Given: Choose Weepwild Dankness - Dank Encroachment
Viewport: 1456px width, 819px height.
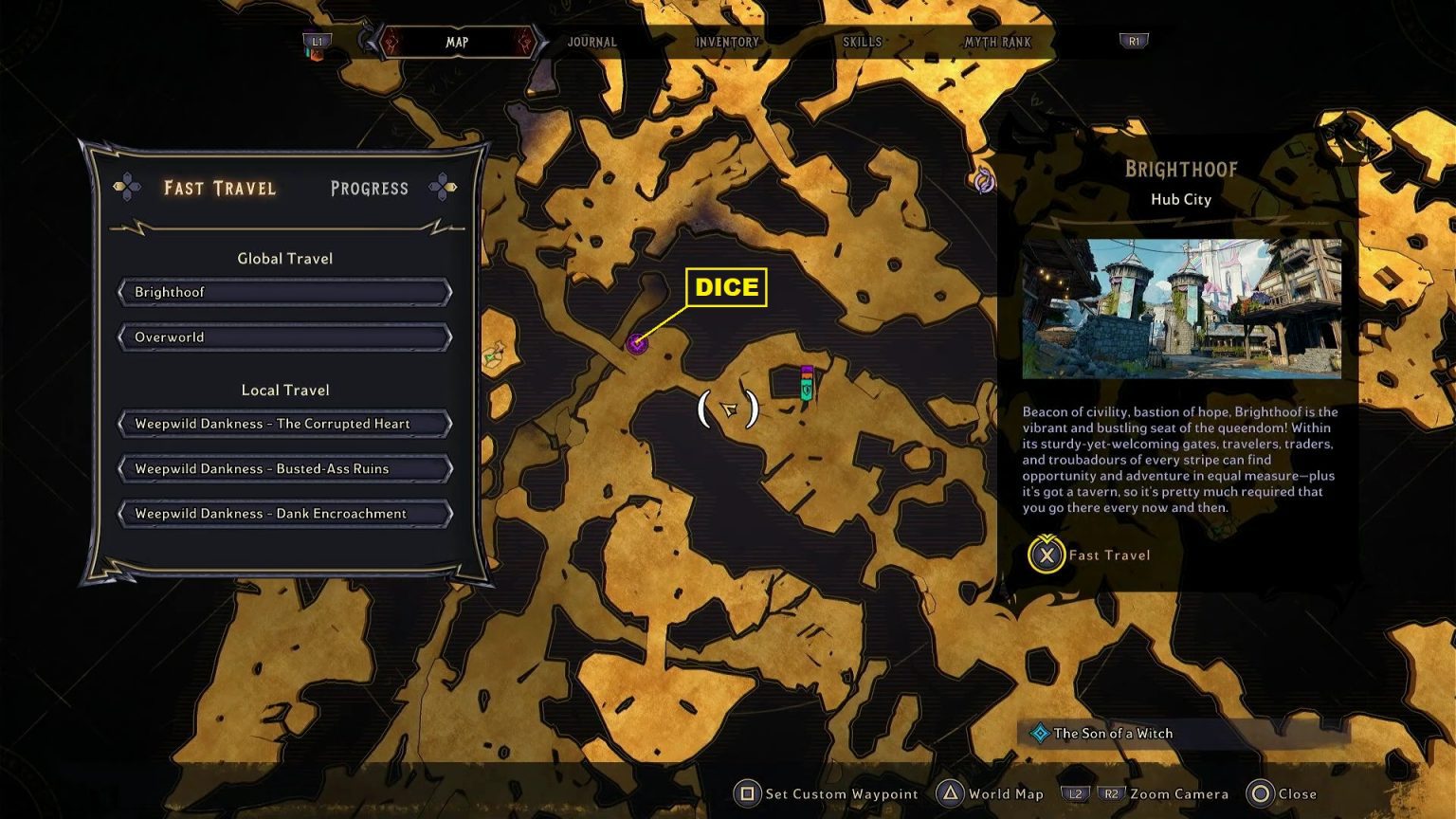Looking at the screenshot, I should tap(283, 513).
